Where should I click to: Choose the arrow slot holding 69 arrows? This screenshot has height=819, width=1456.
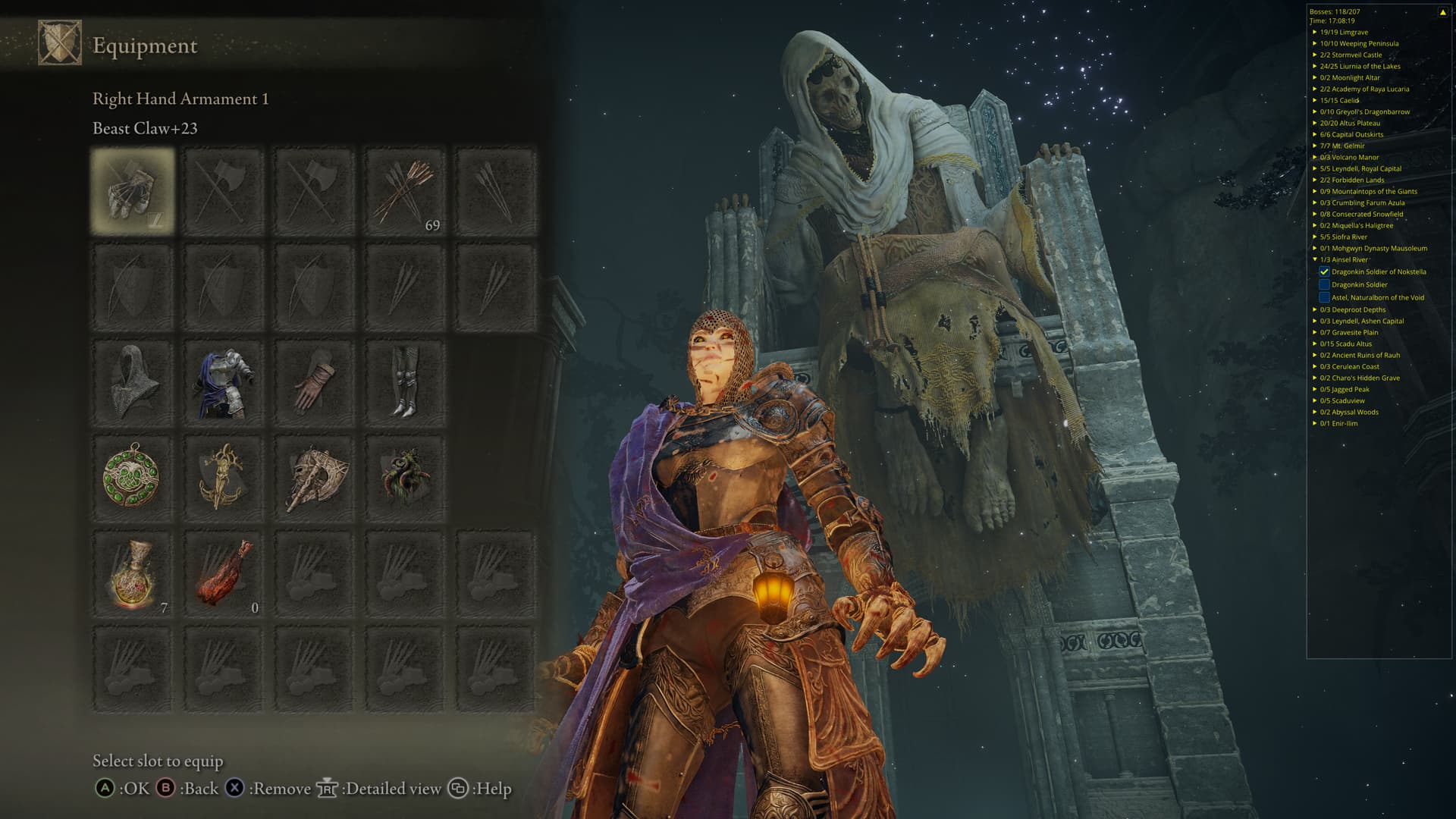[x=405, y=190]
